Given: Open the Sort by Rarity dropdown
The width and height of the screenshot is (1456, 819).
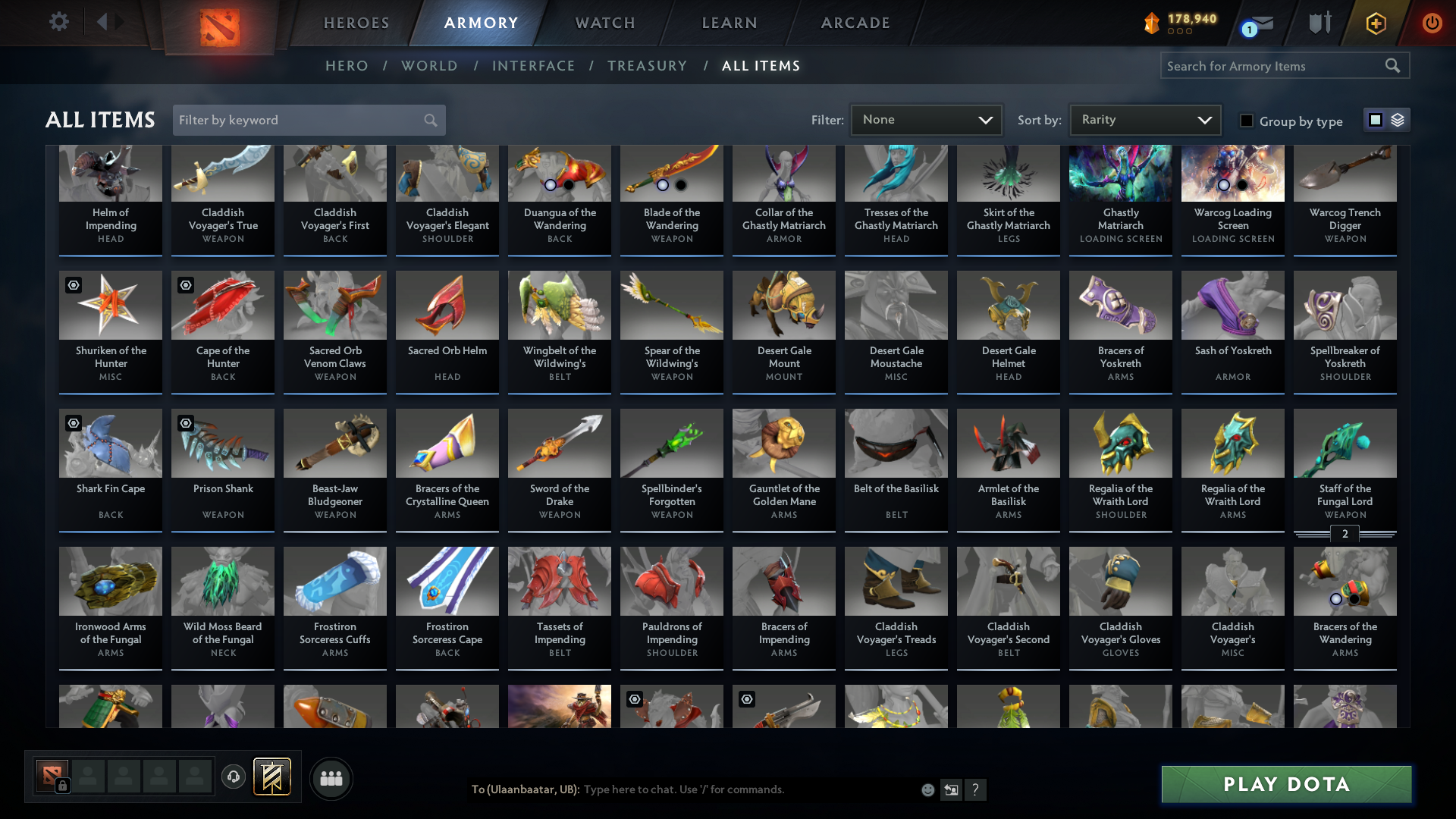Looking at the screenshot, I should [1144, 119].
